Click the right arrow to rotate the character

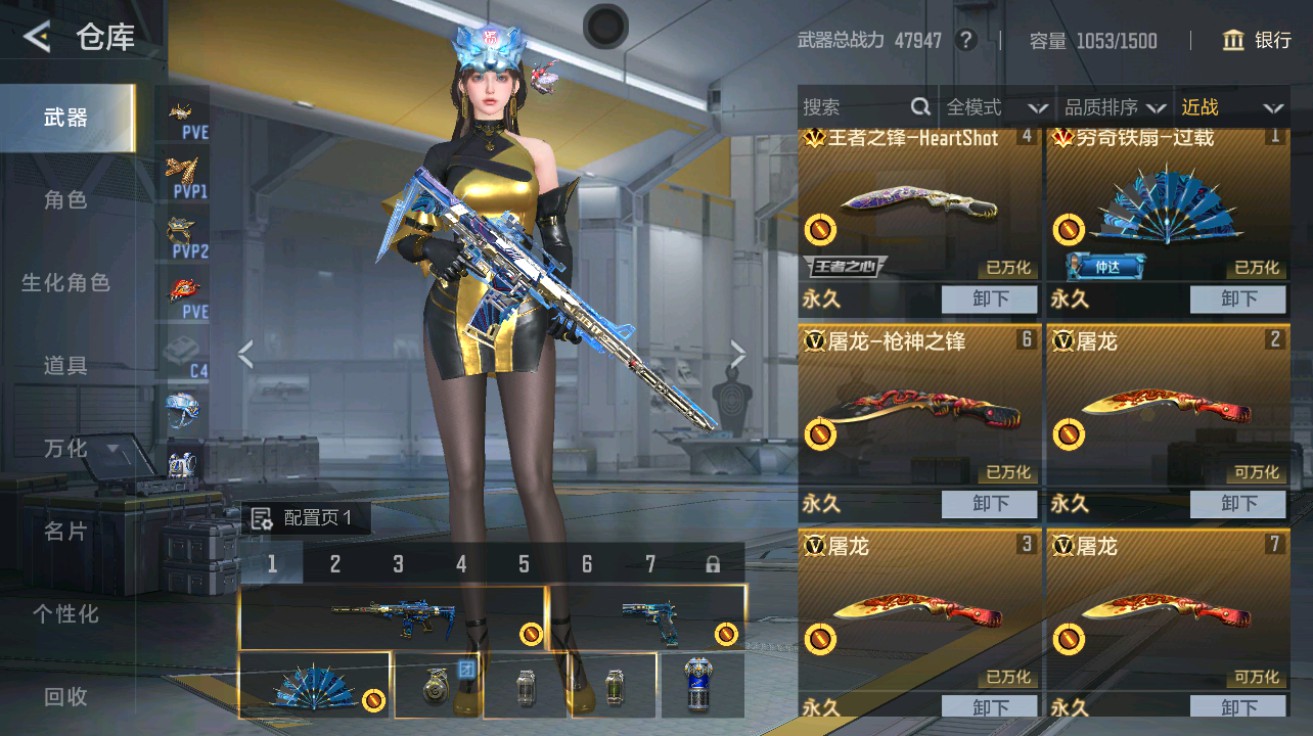coord(739,352)
